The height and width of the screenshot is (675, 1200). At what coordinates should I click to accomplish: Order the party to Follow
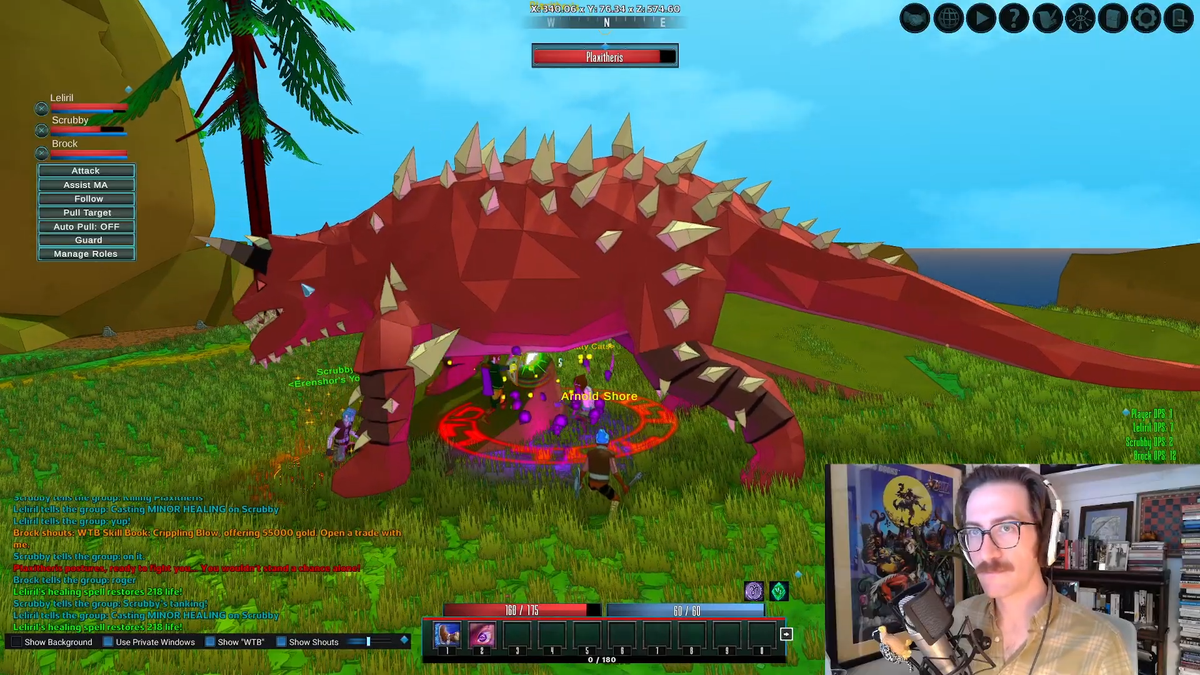86,199
